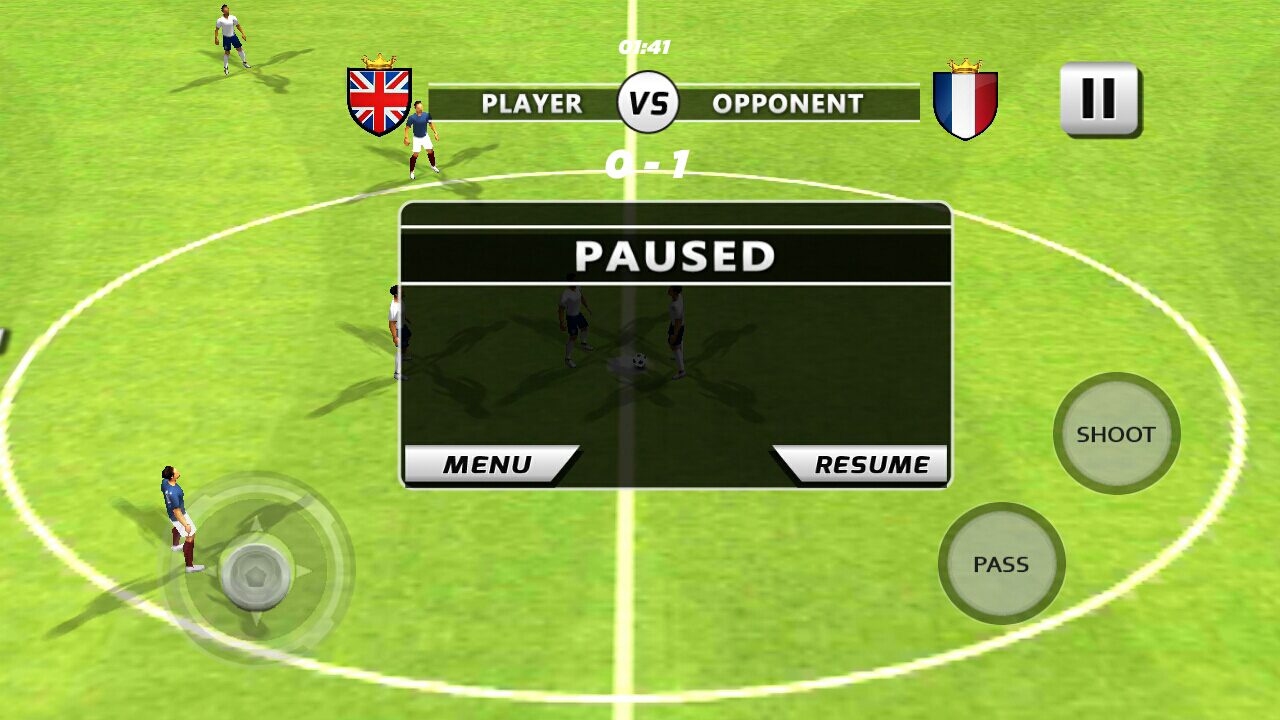Click the 0 - 1 scoreline

(x=650, y=162)
